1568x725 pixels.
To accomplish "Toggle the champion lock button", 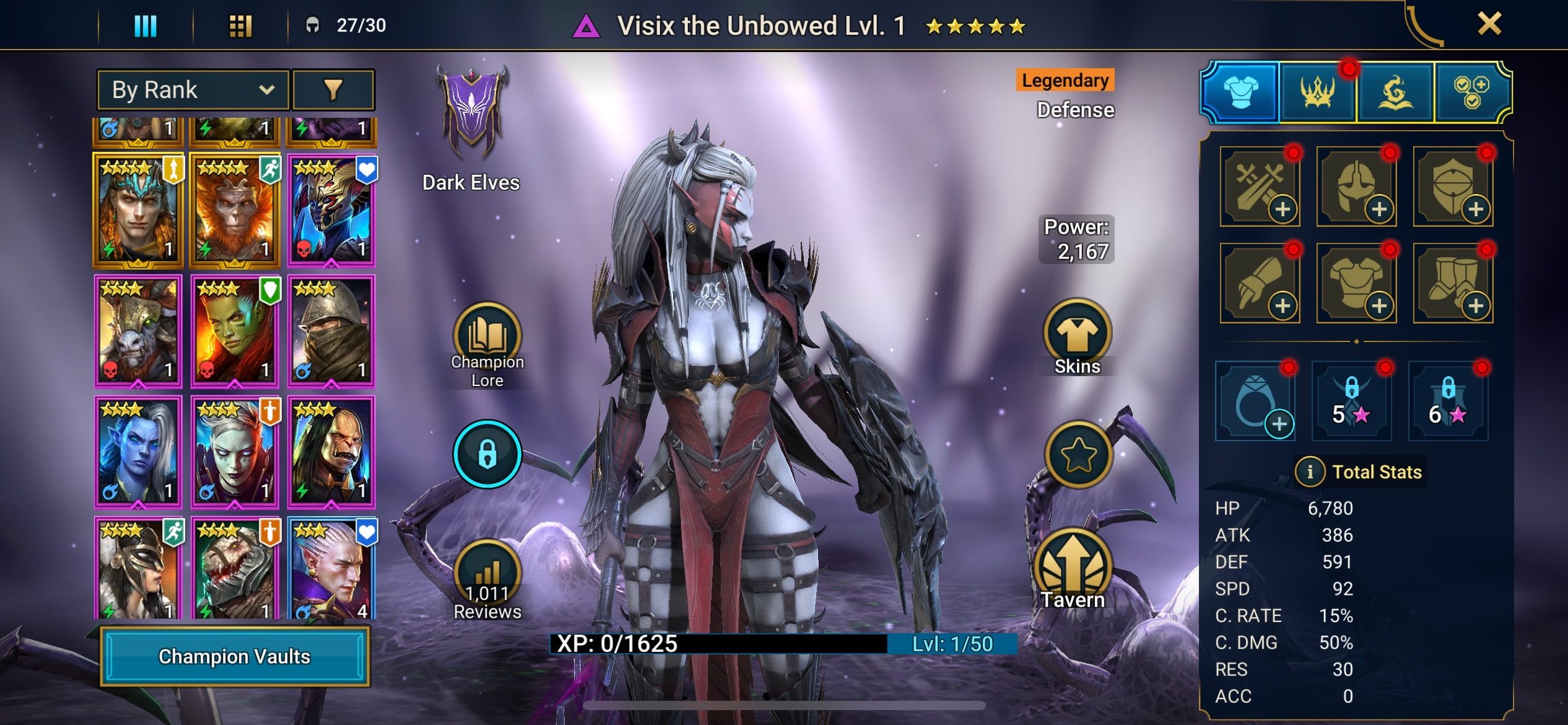I will pyautogui.click(x=487, y=454).
